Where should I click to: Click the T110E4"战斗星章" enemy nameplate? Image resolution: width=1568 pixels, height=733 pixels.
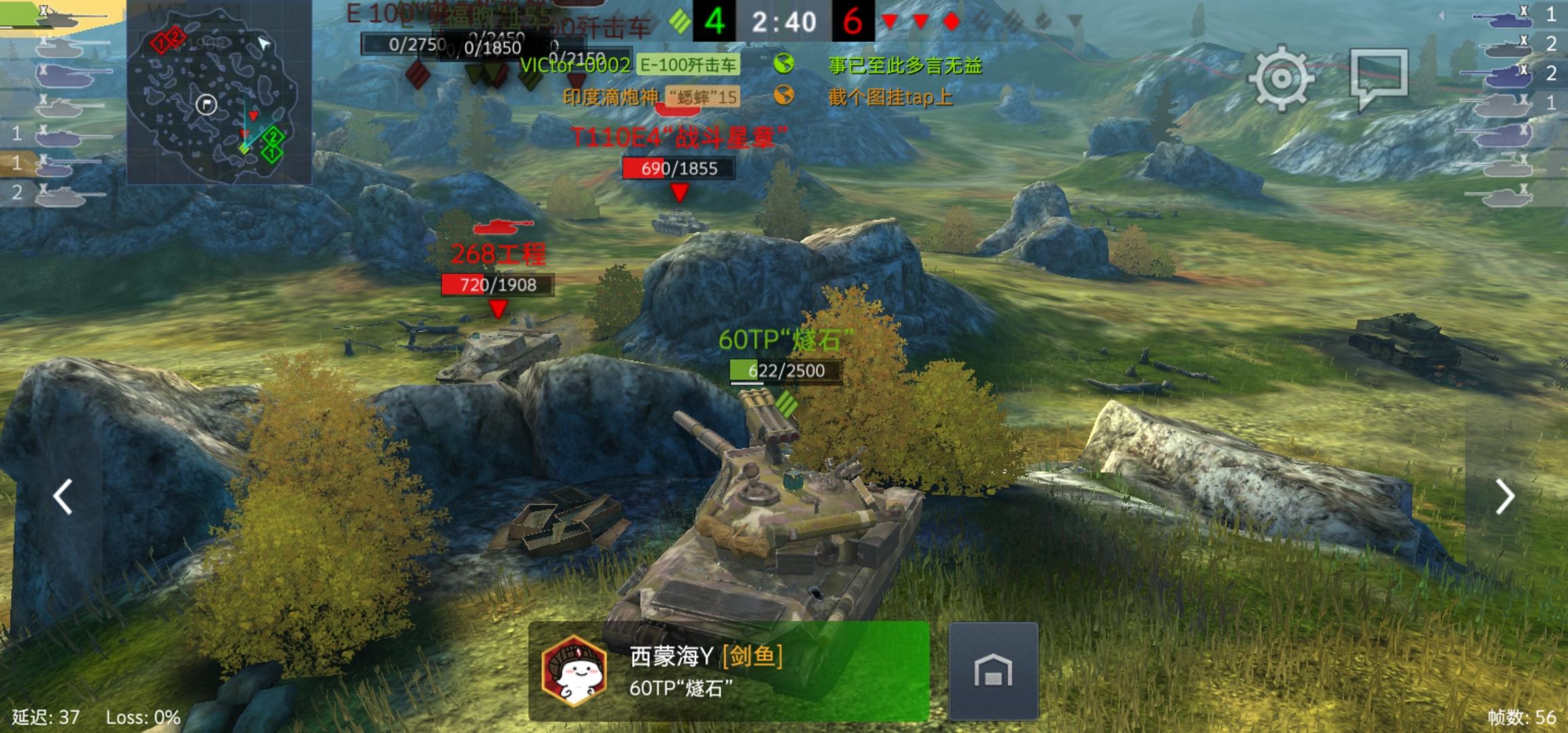680,136
